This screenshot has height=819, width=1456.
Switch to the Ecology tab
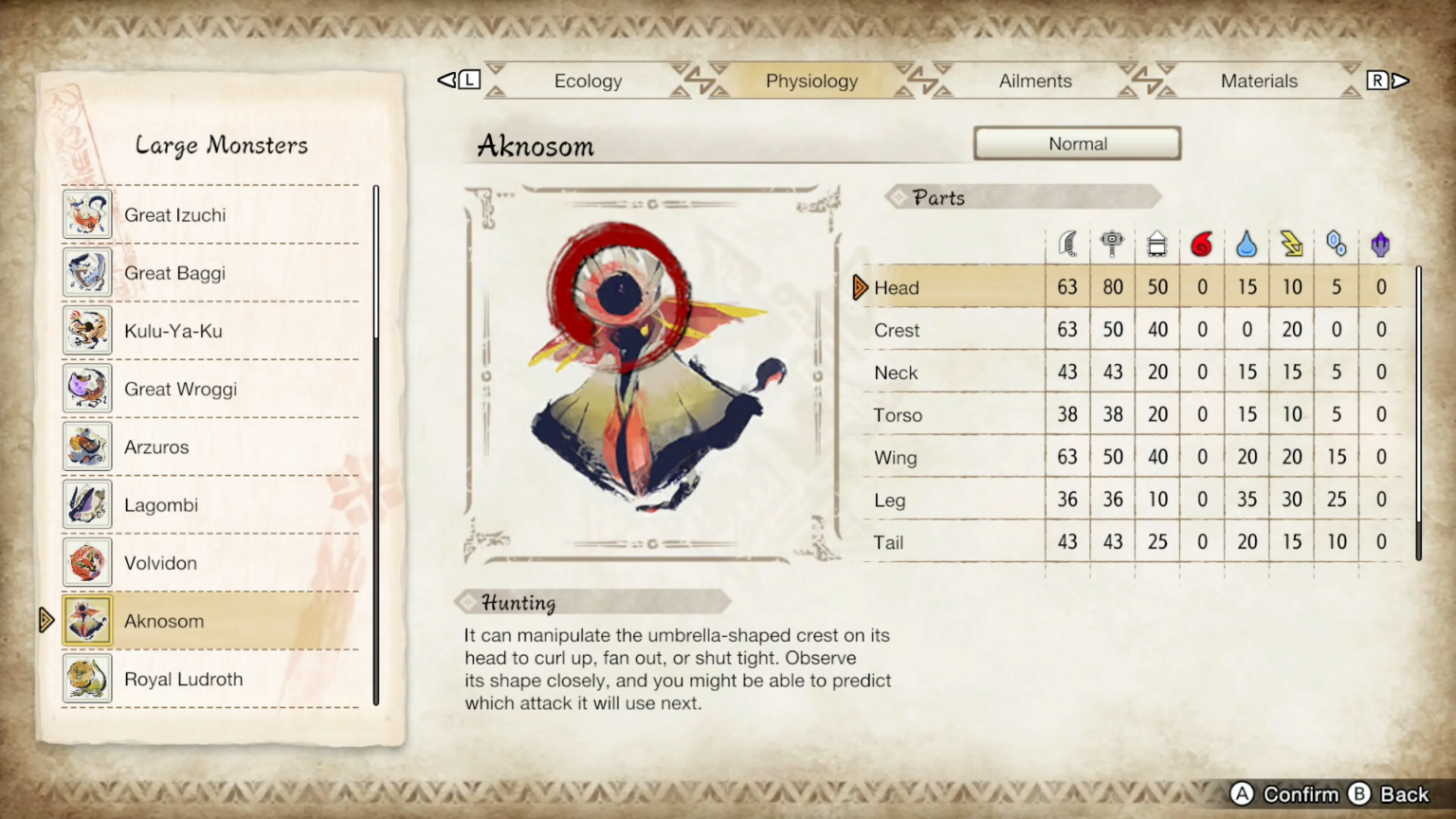click(x=588, y=81)
